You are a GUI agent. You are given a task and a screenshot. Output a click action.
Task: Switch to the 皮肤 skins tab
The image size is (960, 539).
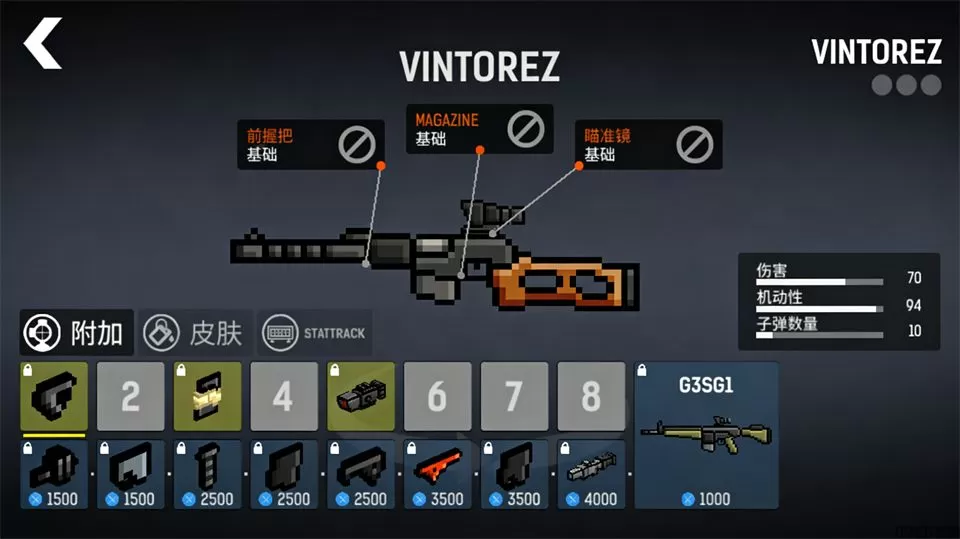point(194,332)
